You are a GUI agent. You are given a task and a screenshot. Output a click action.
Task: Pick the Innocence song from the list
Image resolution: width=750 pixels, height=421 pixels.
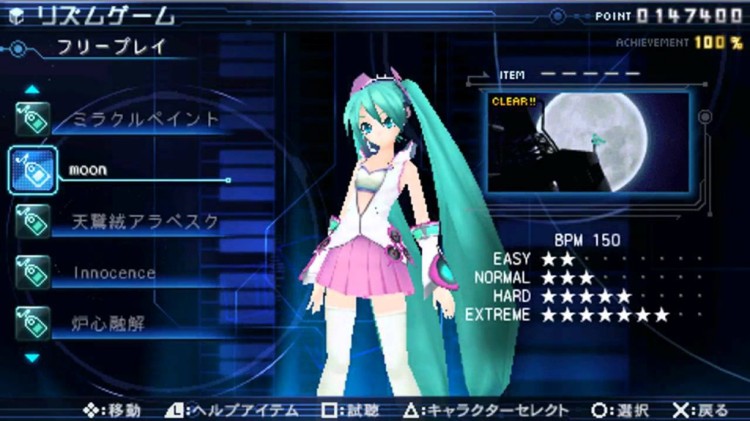(115, 272)
